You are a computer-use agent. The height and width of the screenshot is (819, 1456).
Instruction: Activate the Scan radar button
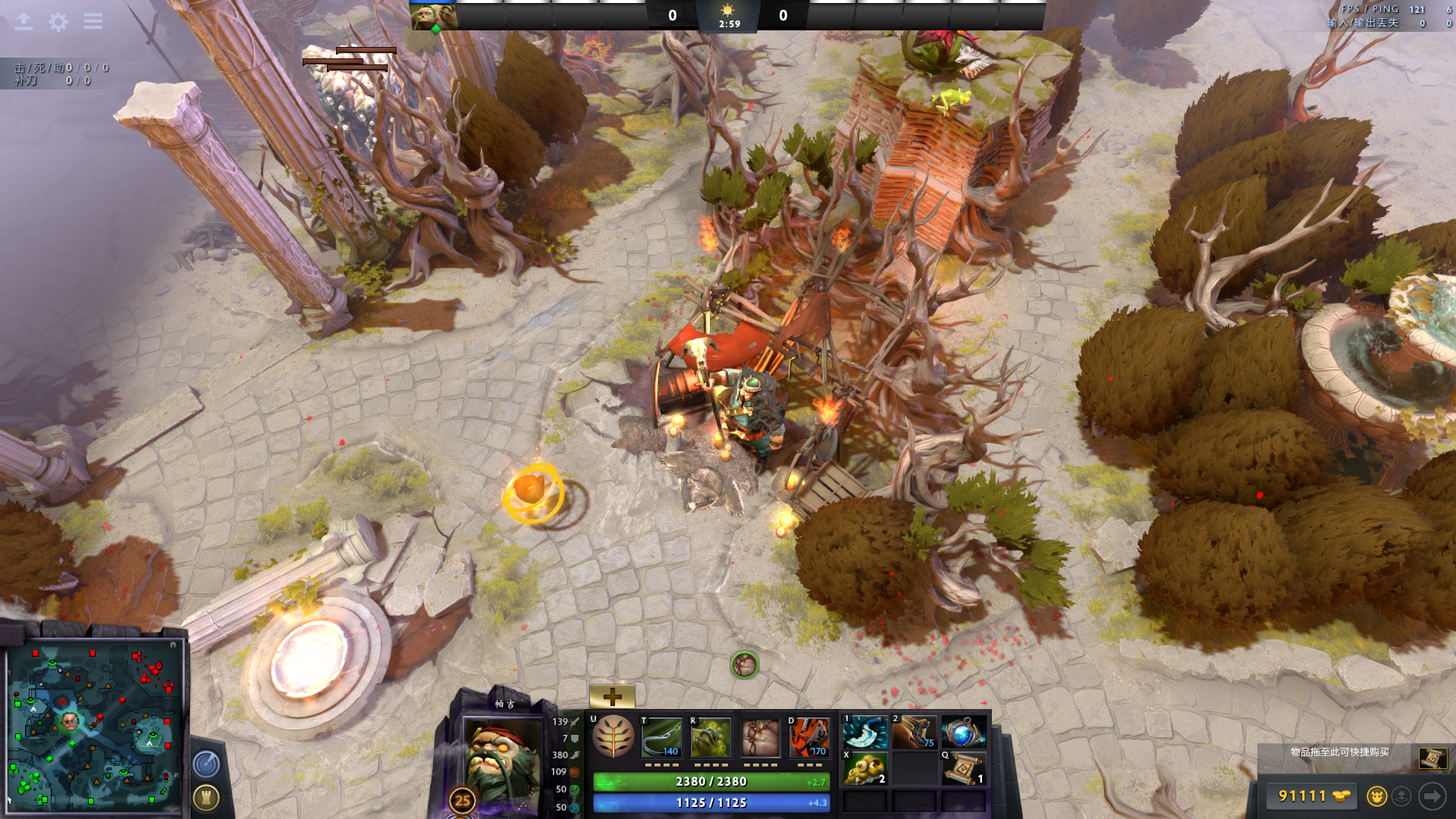coord(206,764)
